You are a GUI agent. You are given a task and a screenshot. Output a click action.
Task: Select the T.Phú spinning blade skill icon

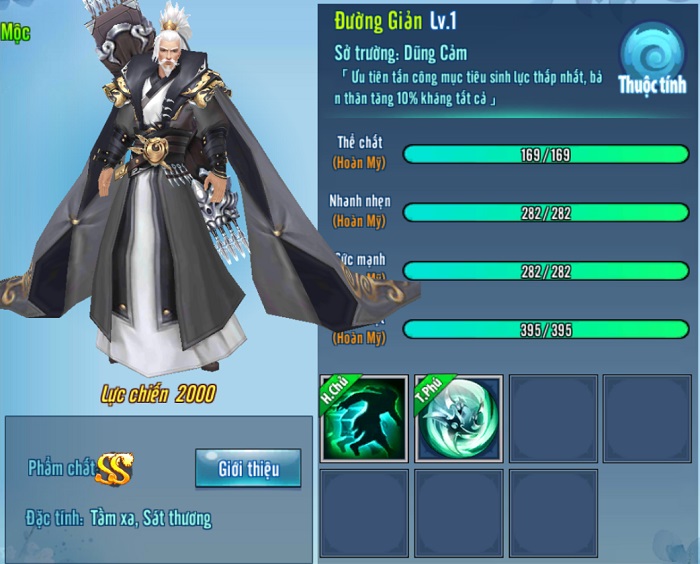(x=457, y=419)
